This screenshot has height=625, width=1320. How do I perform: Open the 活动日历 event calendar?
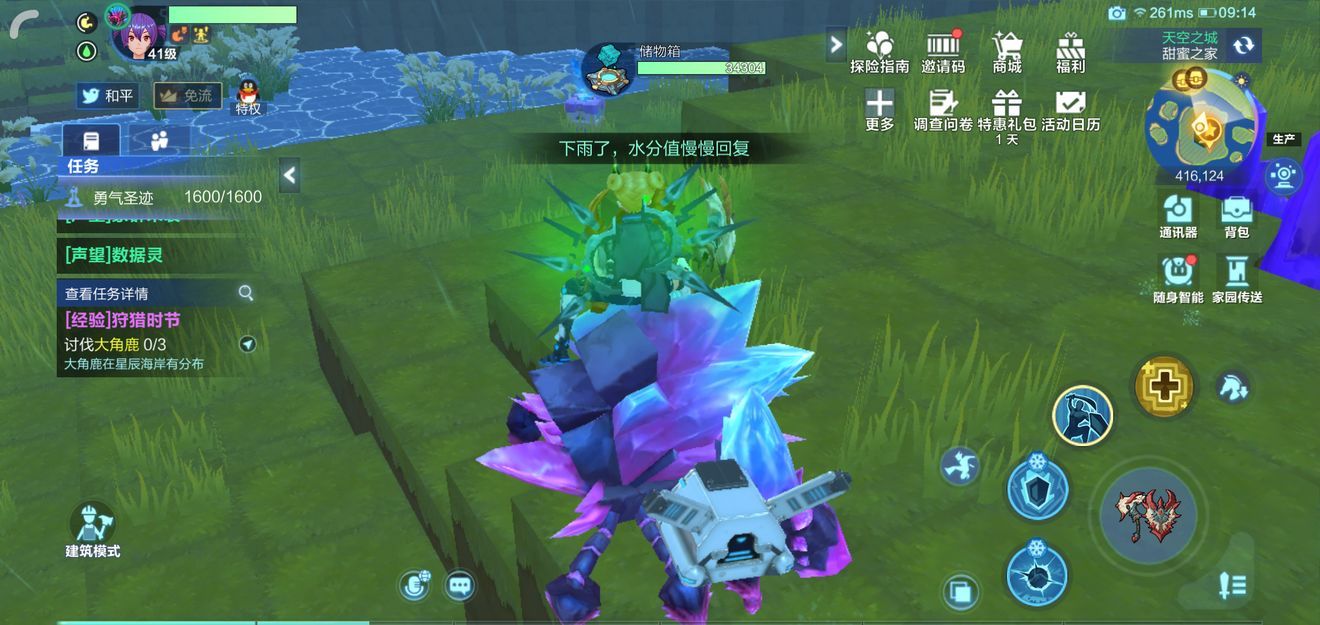(x=1070, y=109)
